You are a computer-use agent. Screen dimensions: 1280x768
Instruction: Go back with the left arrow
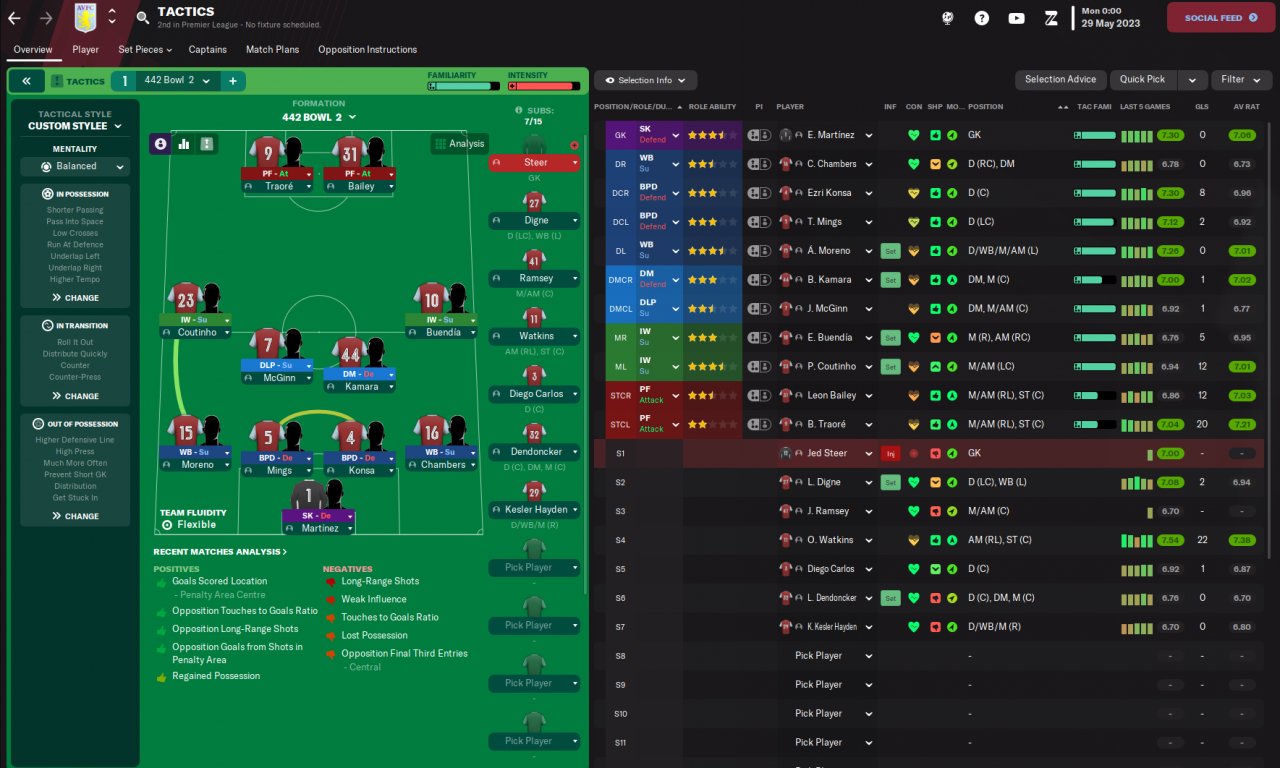point(14,18)
